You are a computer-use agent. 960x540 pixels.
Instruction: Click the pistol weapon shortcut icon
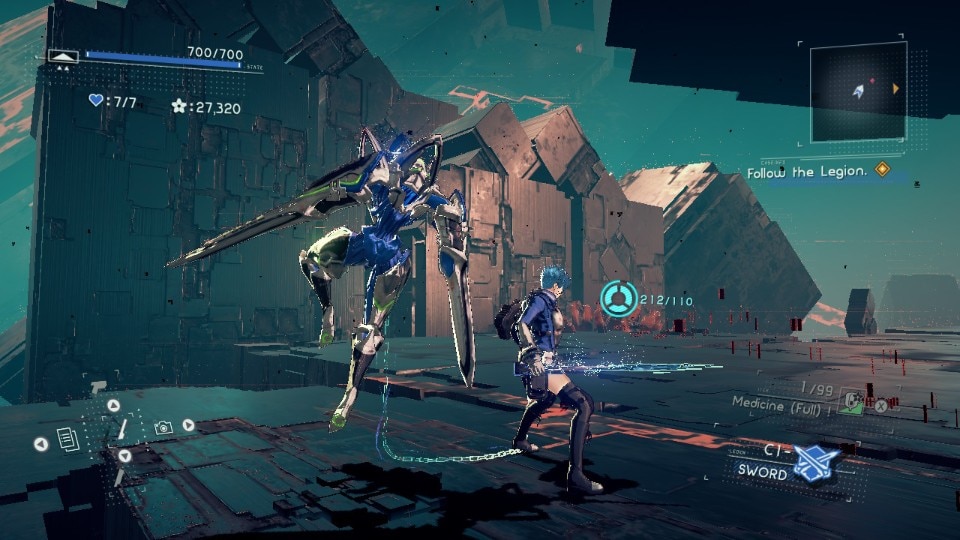click(x=99, y=388)
